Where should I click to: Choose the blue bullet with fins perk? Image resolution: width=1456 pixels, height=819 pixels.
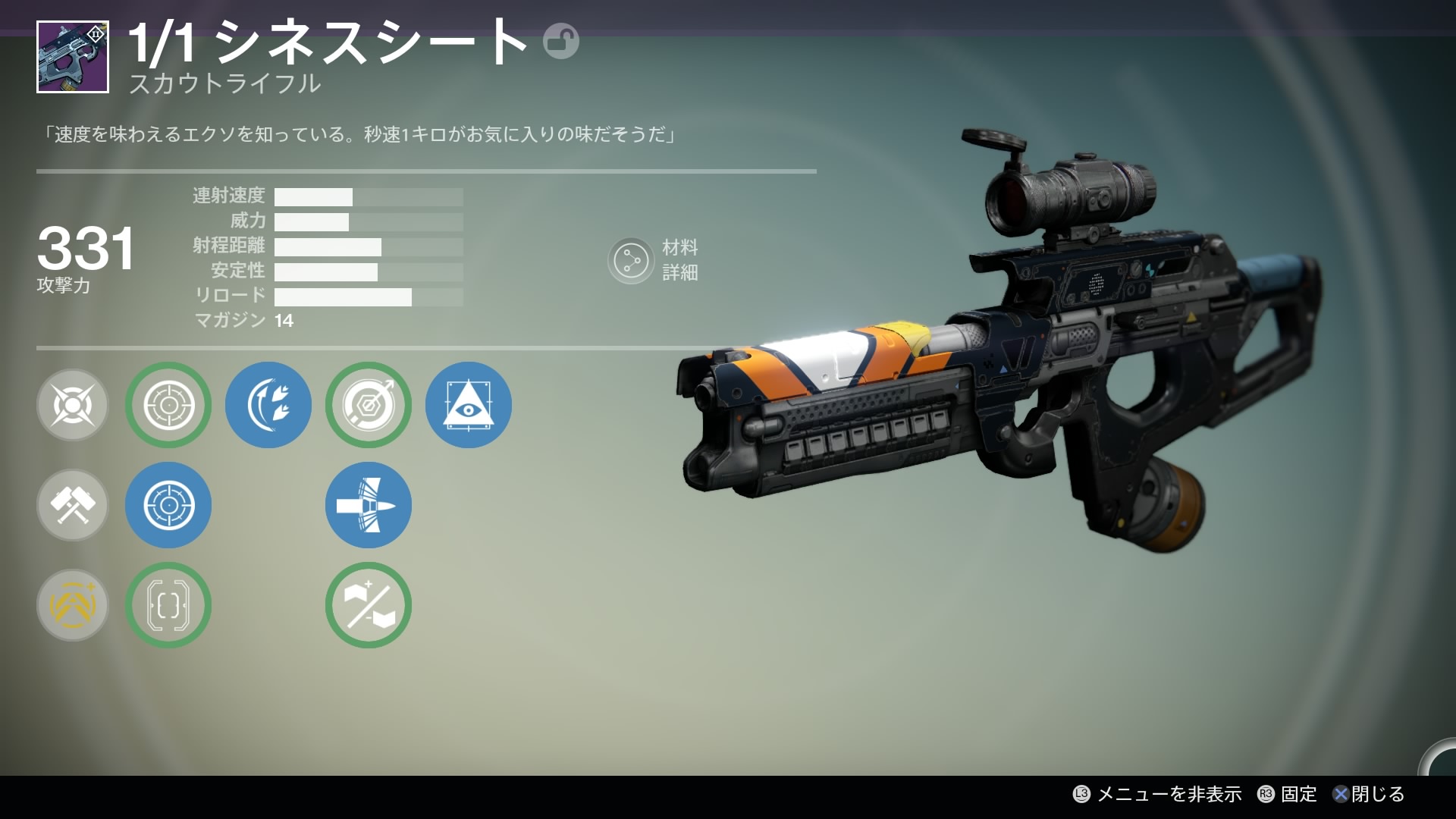pos(369,505)
